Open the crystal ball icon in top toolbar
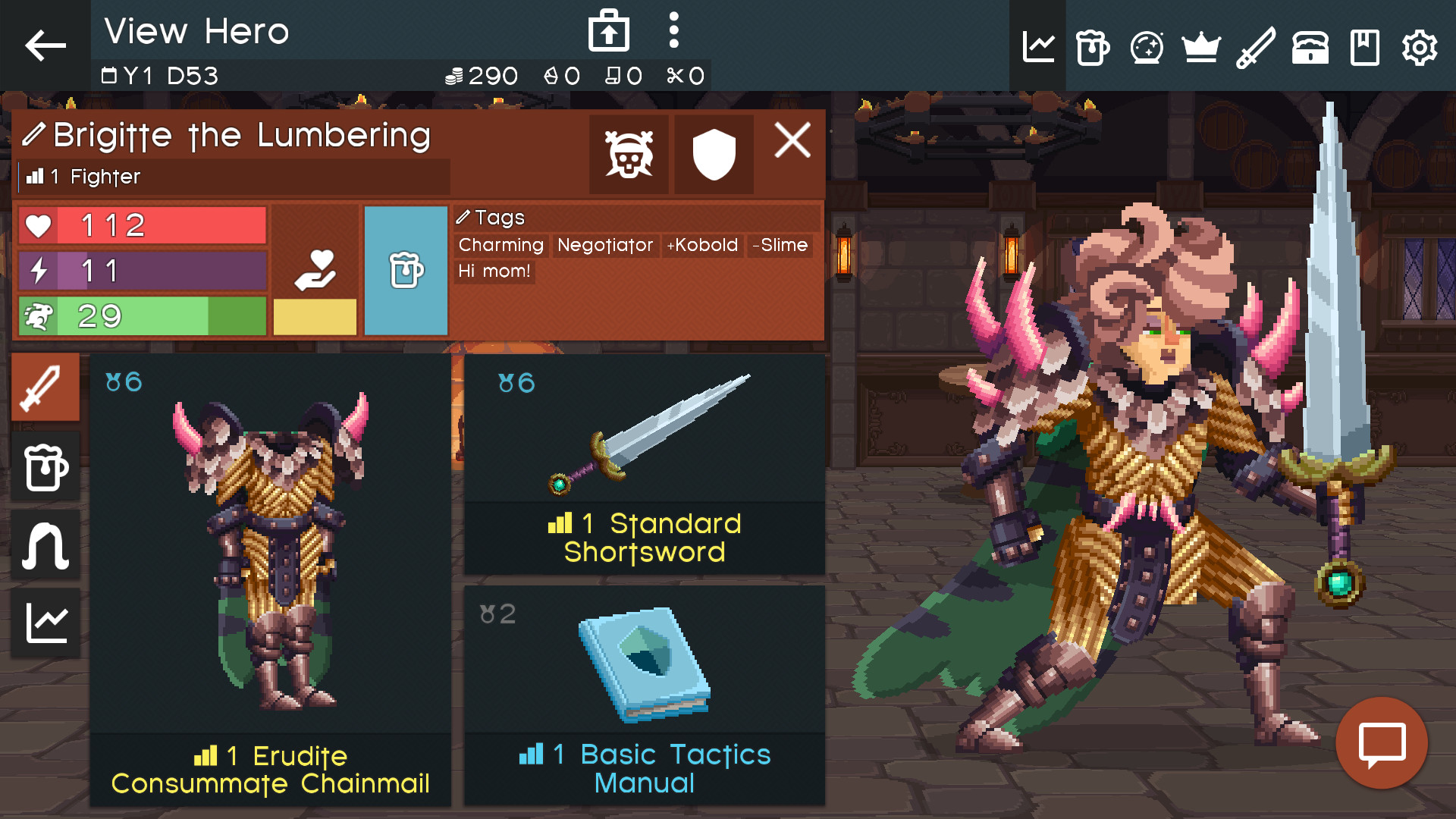 (x=1147, y=47)
